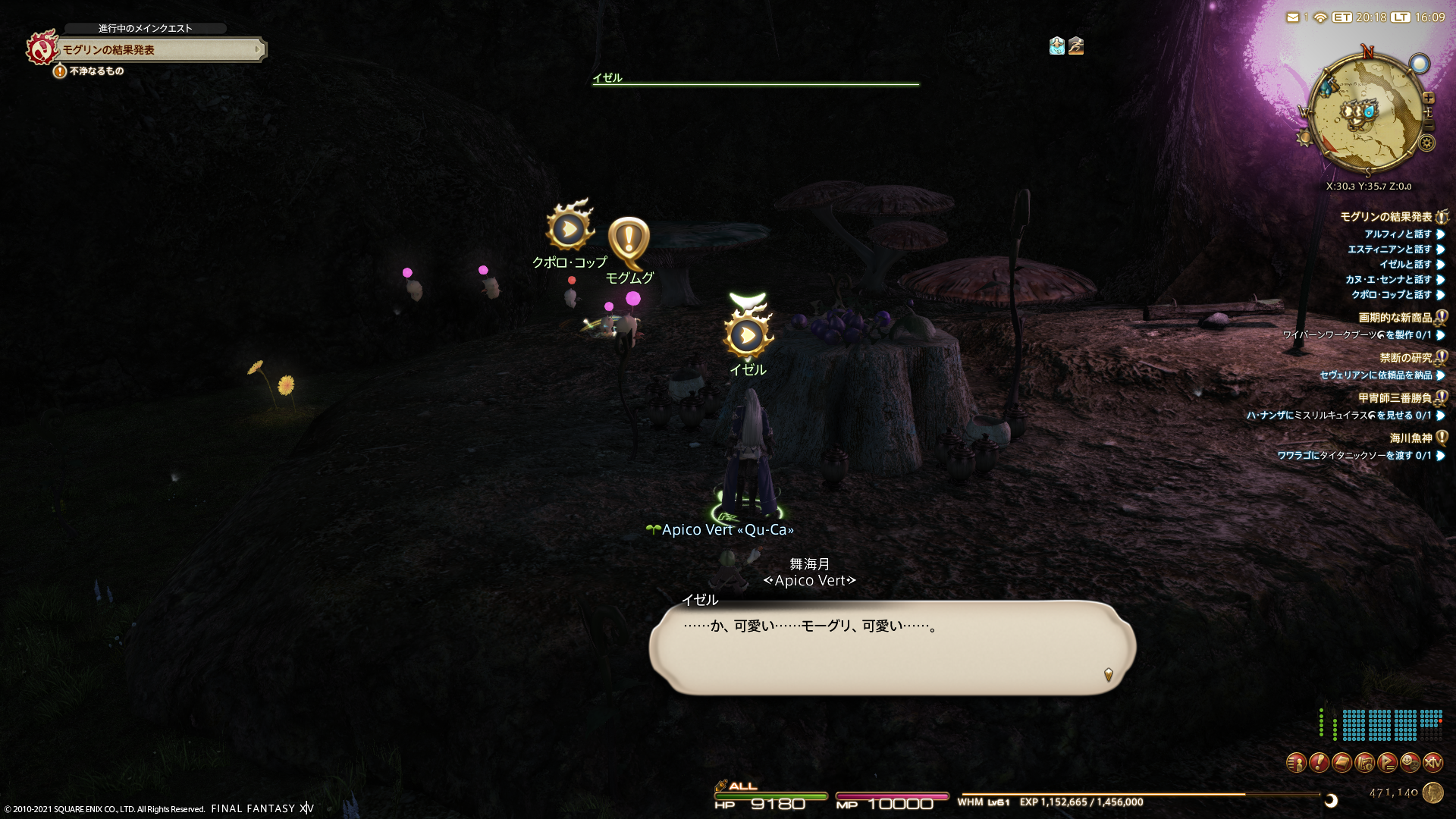
Task: Advance the イゼル dialogue box
Action: (892, 647)
